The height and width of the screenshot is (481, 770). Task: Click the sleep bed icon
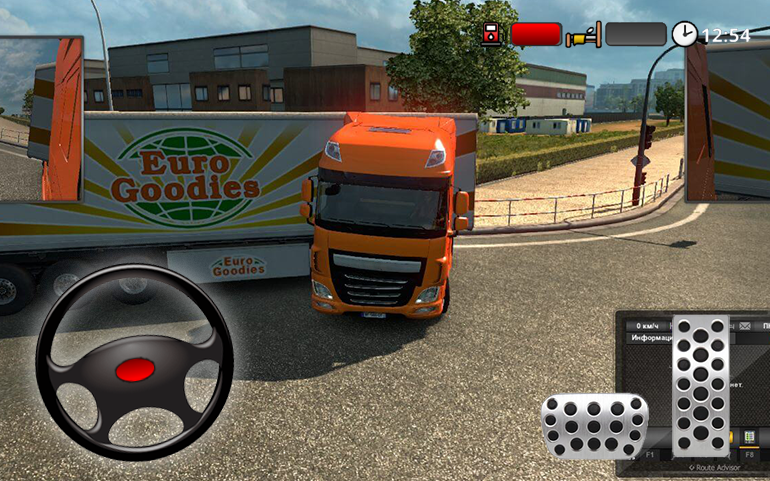pos(583,35)
